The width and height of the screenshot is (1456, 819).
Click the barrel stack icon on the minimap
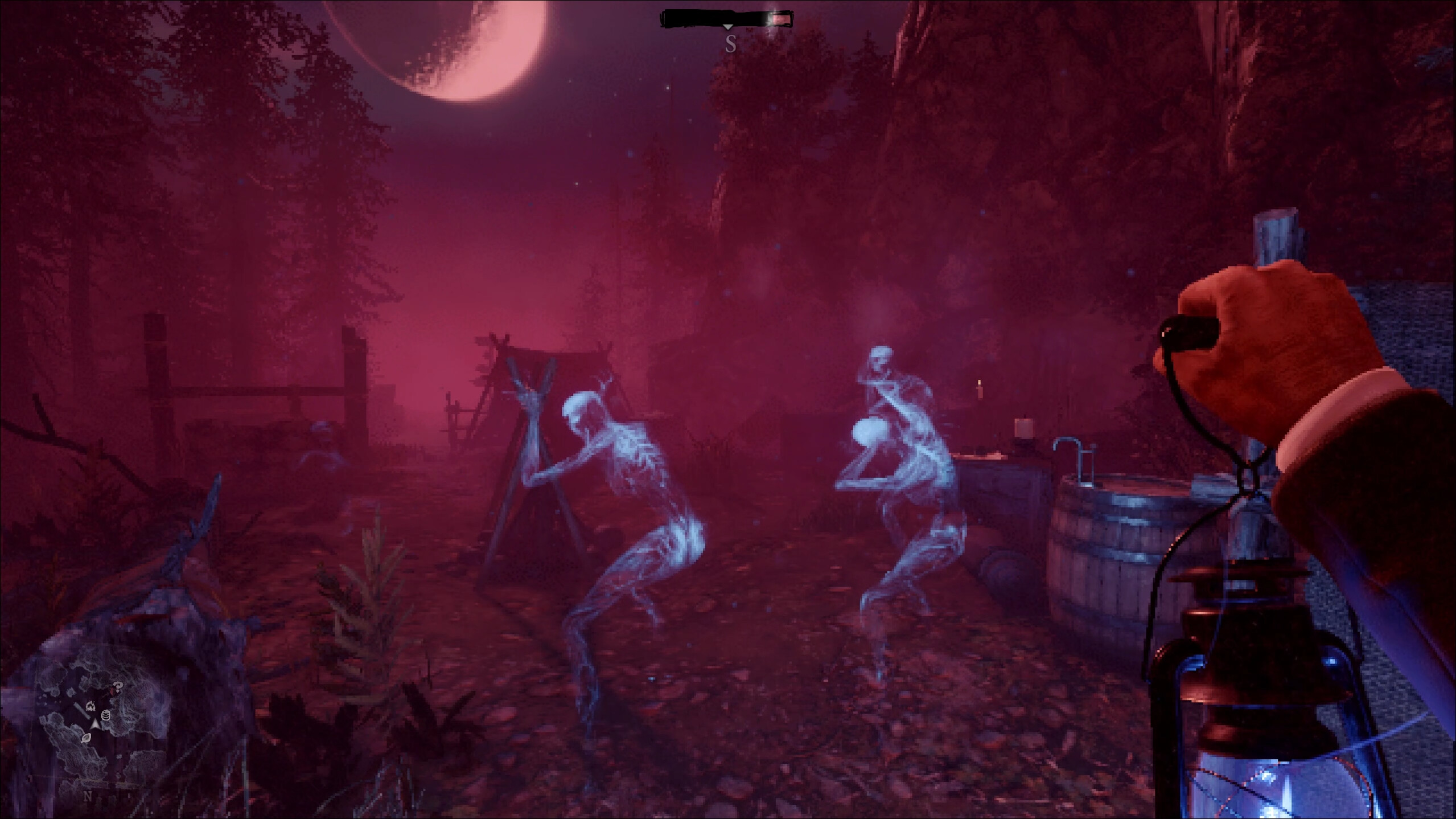pyautogui.click(x=106, y=715)
